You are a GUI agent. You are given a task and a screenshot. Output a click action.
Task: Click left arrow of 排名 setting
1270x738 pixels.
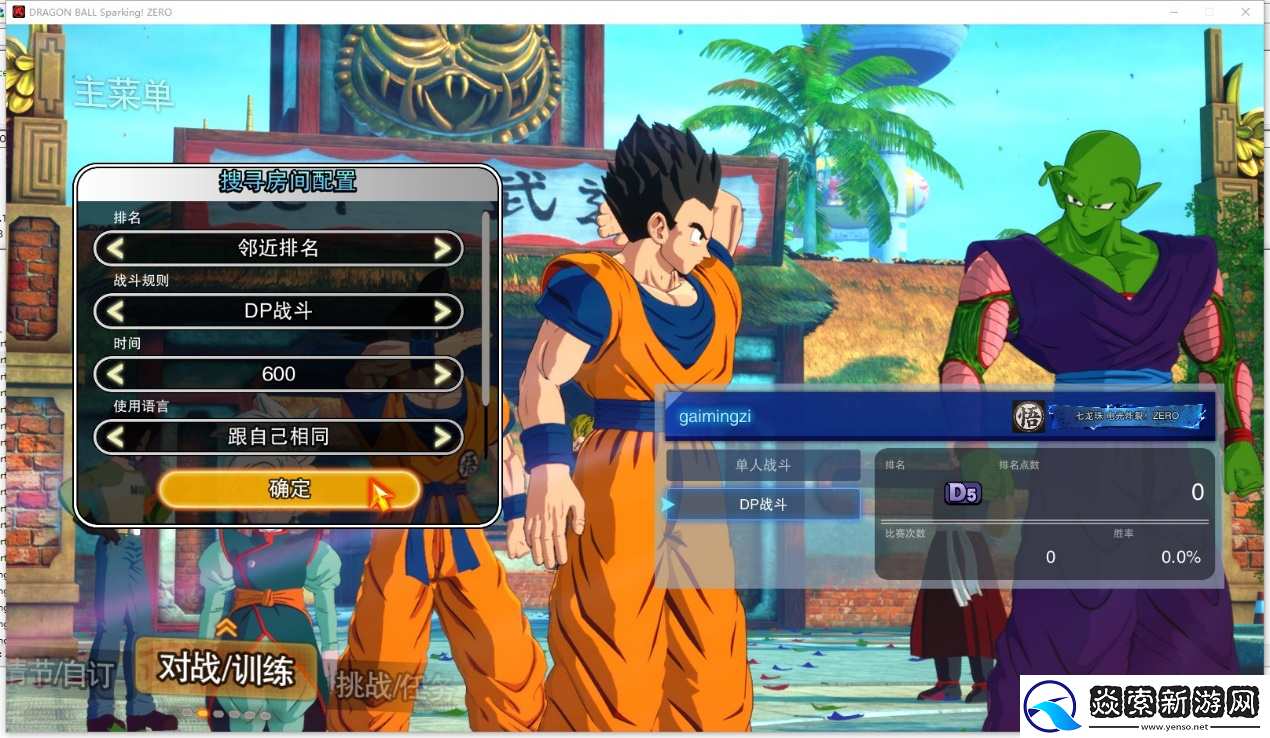point(116,248)
